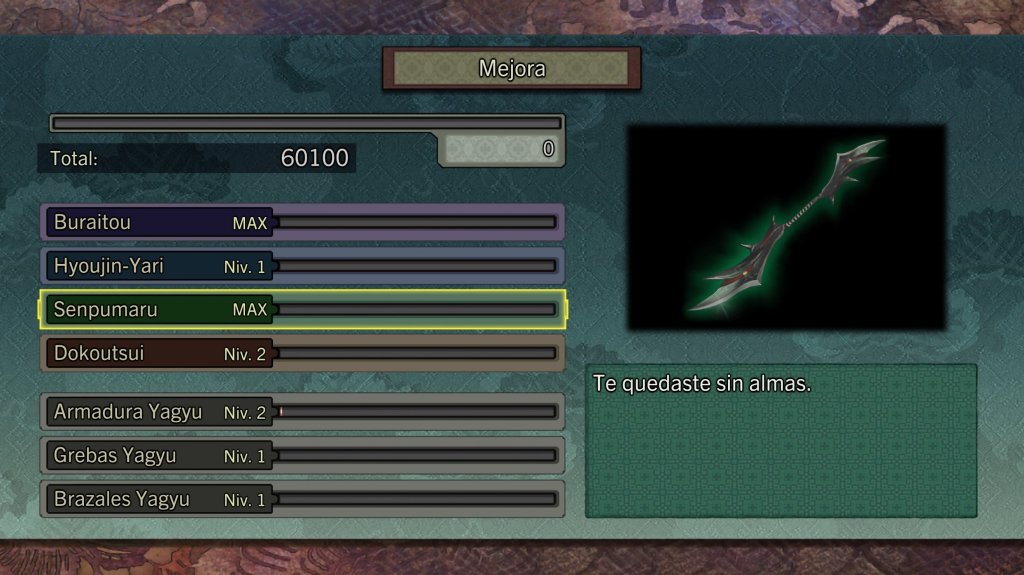Pick the Dokoutsui weapon row
Image resolution: width=1024 pixels, height=575 pixels.
(x=302, y=354)
